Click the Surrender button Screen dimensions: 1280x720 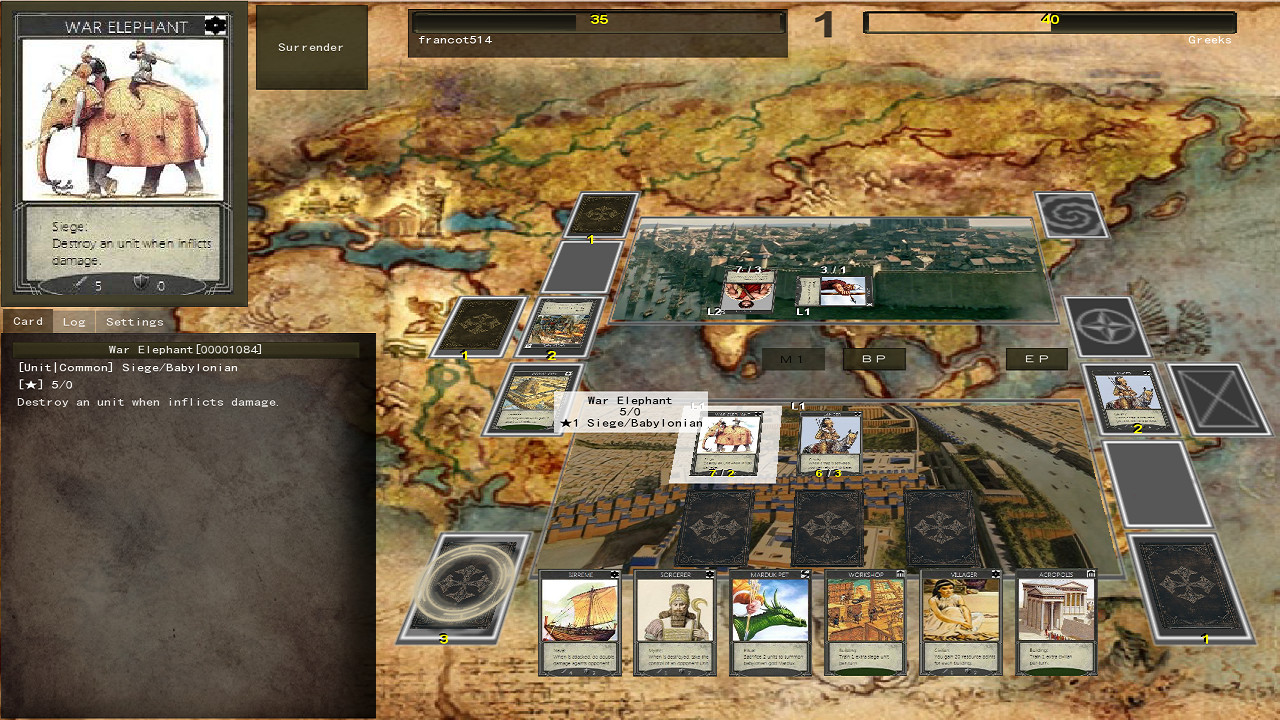[x=311, y=46]
